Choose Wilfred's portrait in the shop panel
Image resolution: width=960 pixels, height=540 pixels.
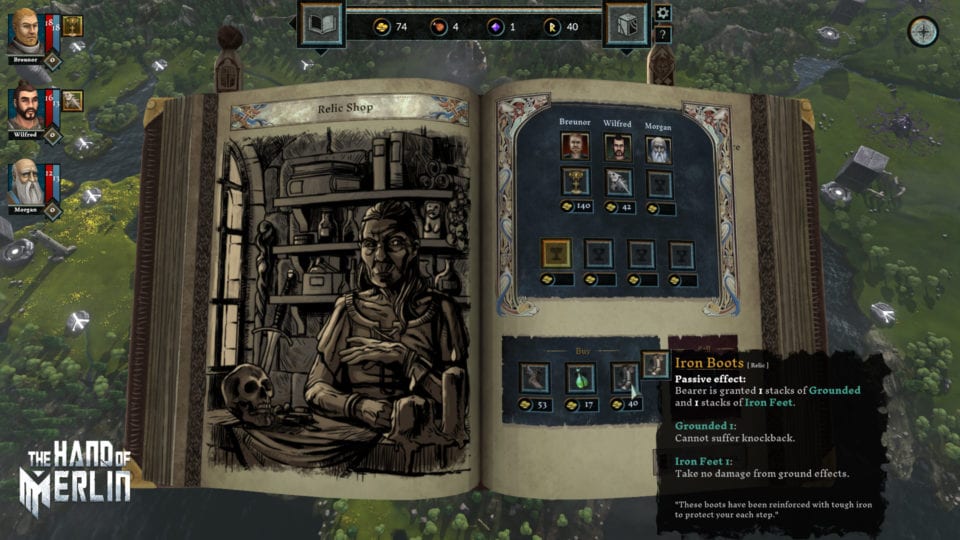617,147
